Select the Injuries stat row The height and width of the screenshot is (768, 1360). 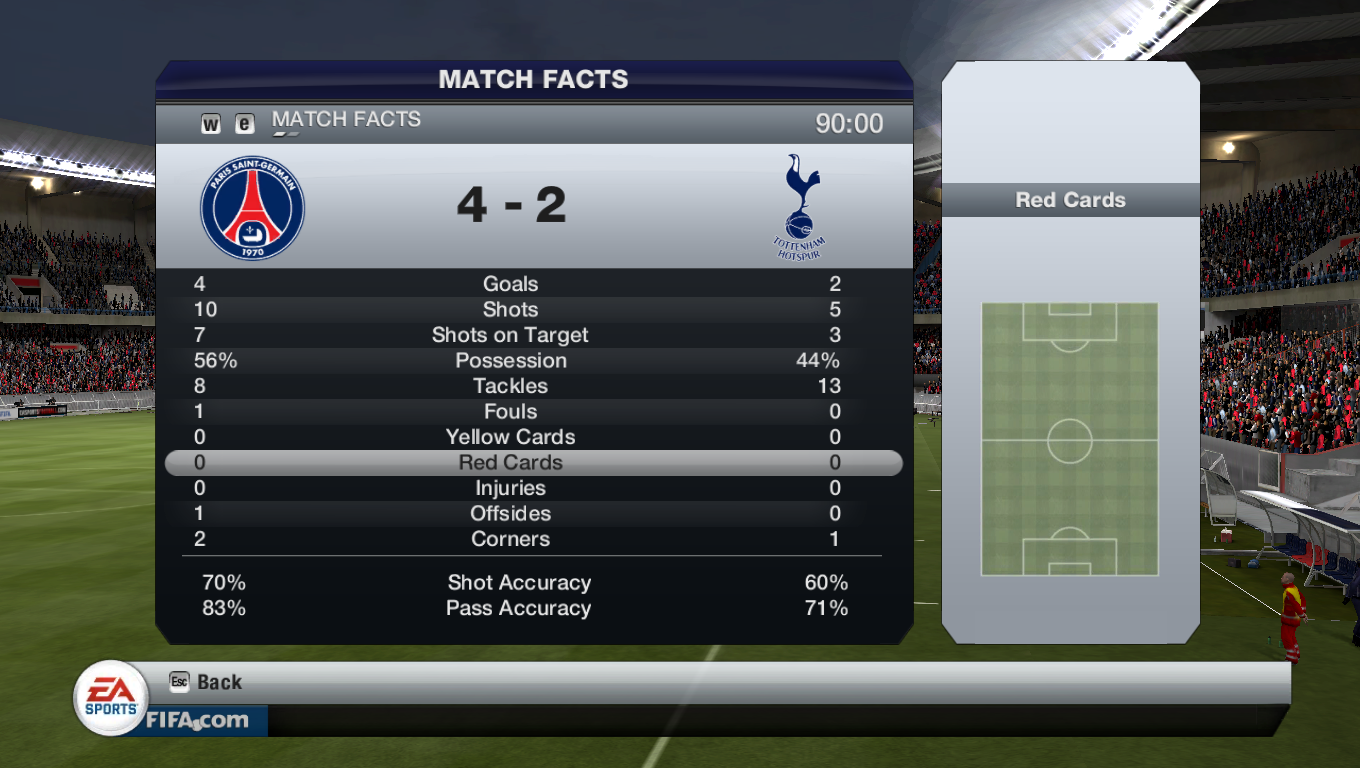pos(511,488)
